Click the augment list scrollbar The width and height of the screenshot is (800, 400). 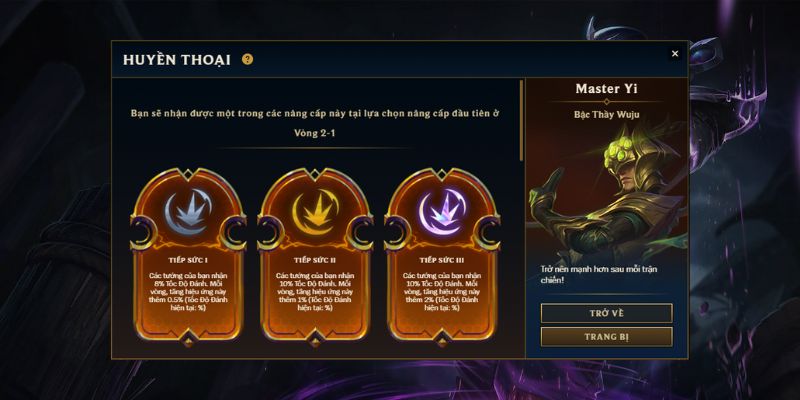pyautogui.click(x=520, y=120)
